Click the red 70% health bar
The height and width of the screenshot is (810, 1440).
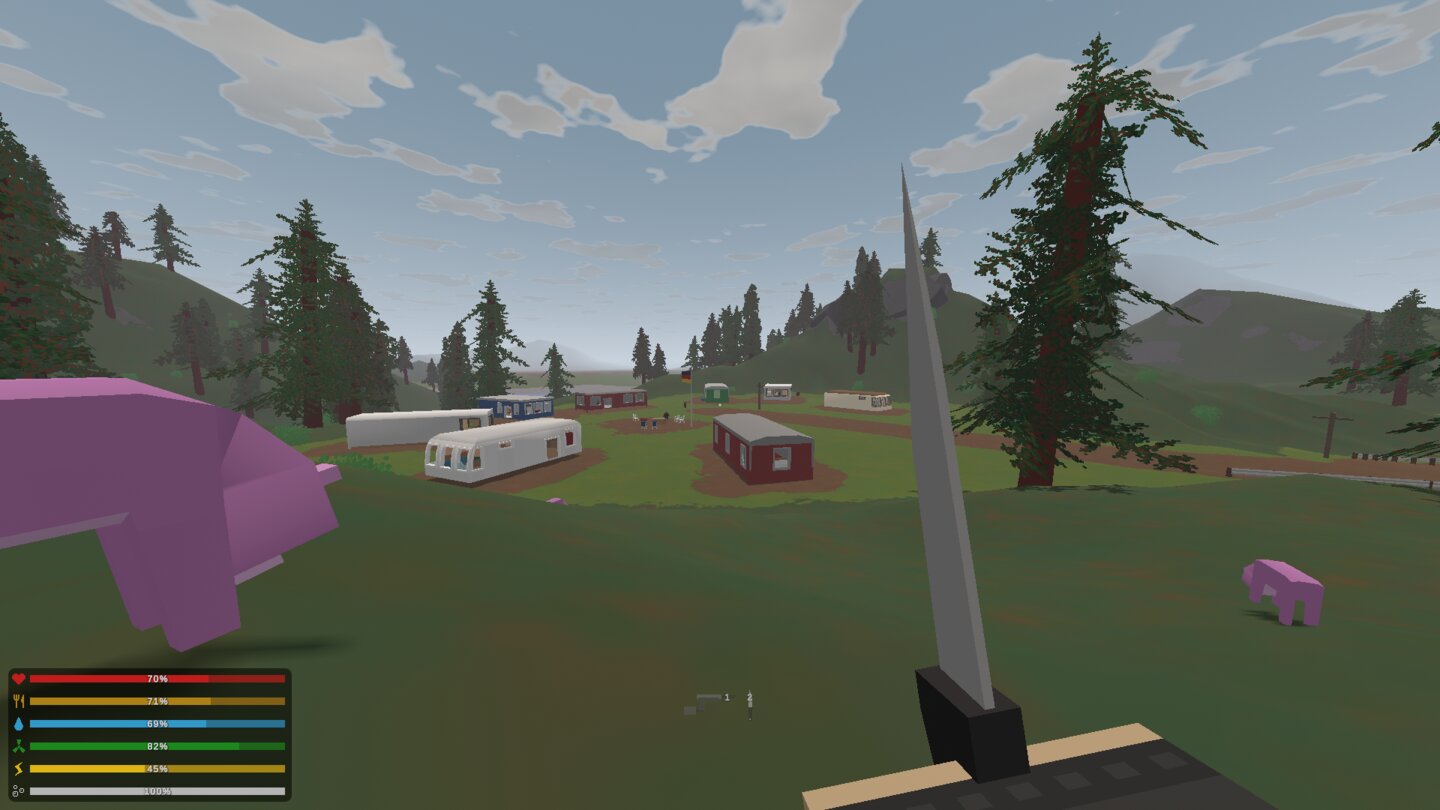pyautogui.click(x=155, y=678)
